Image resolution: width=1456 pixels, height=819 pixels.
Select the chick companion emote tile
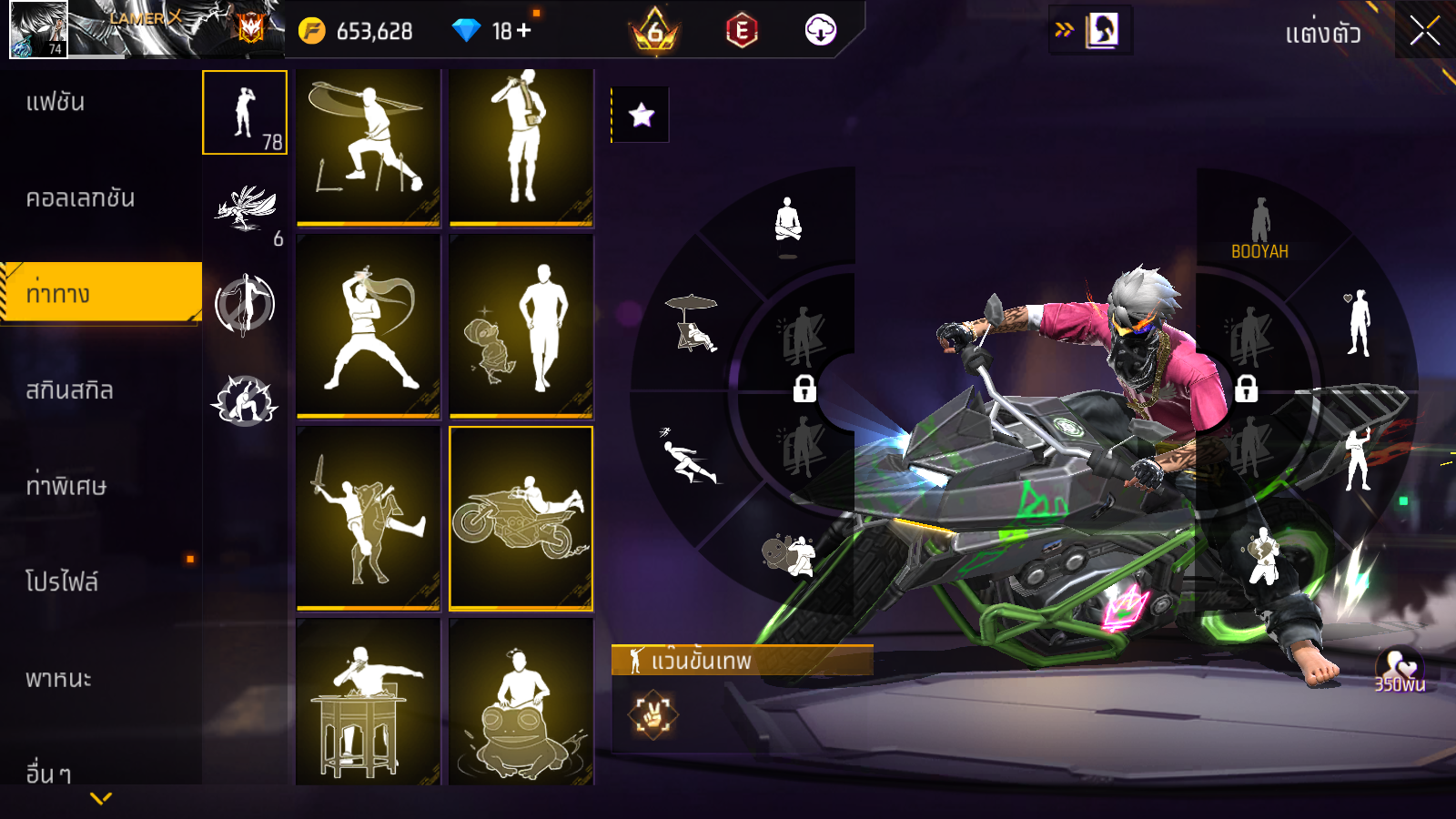click(x=521, y=326)
